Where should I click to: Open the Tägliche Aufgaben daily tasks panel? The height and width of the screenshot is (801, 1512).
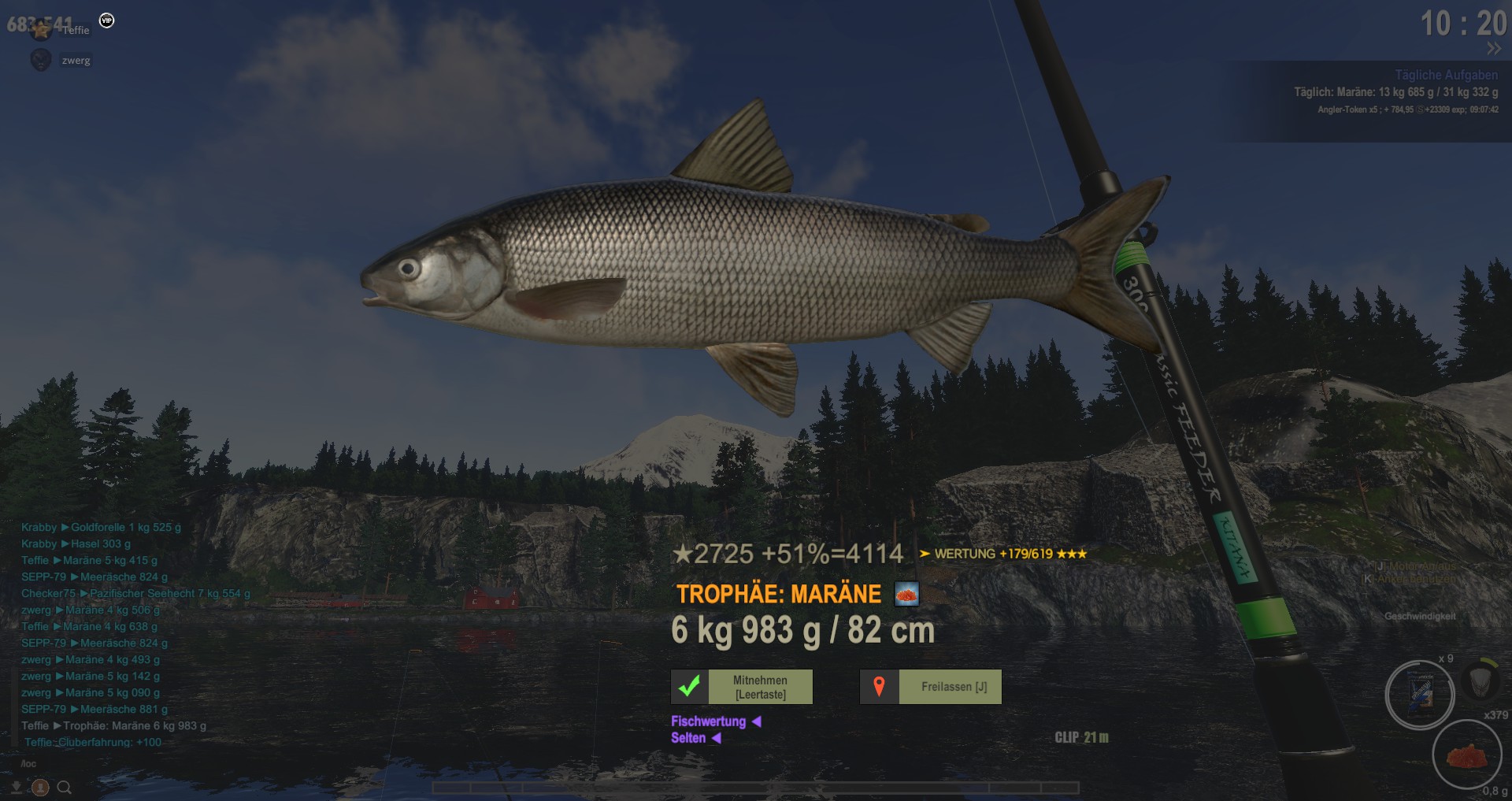pos(1446,75)
